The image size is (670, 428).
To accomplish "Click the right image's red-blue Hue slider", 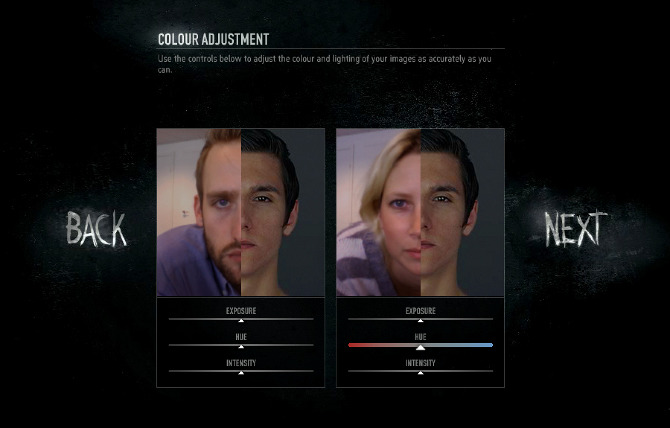I will [x=420, y=345].
